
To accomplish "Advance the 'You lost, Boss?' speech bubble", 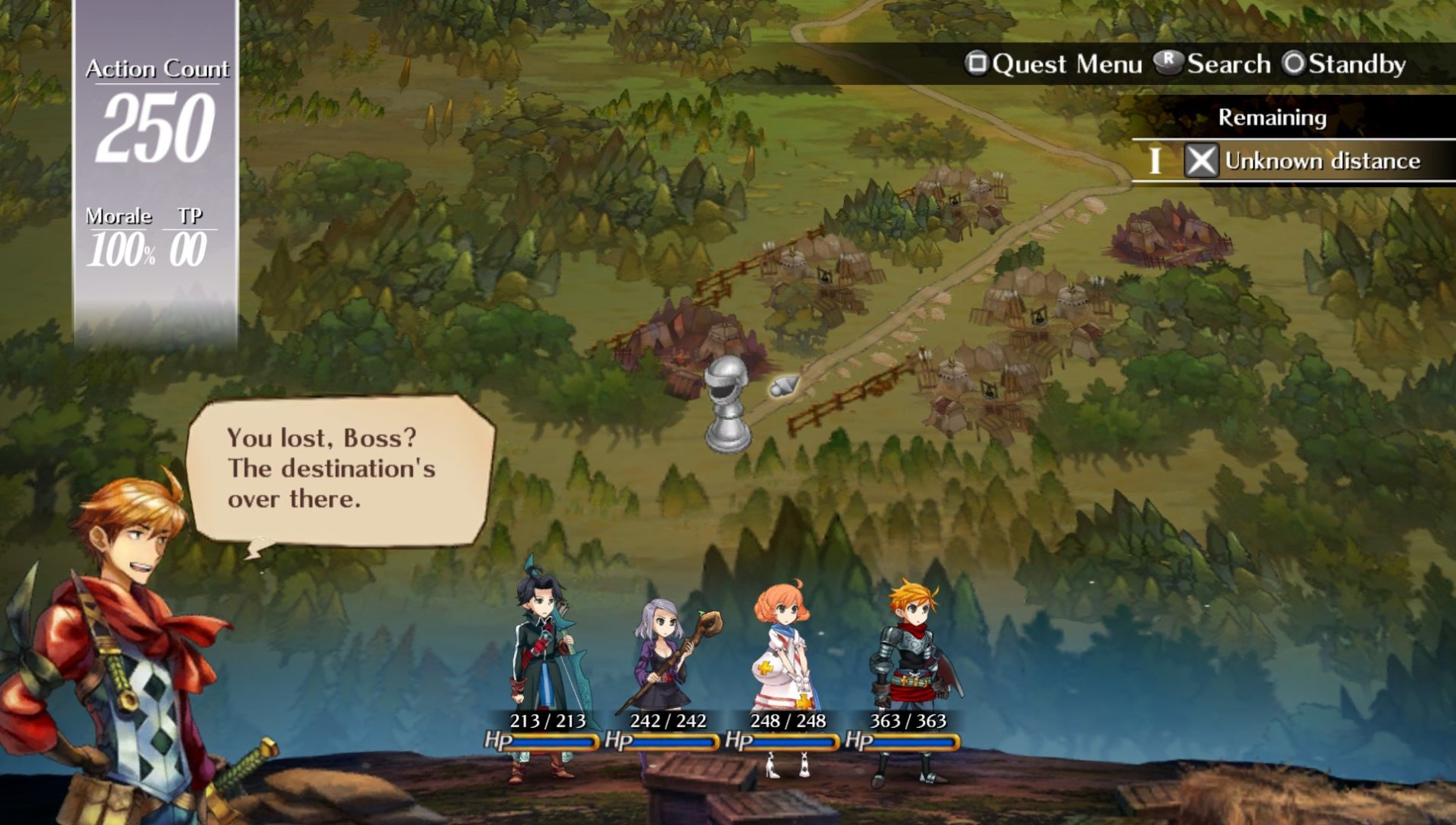I will pyautogui.click(x=339, y=469).
